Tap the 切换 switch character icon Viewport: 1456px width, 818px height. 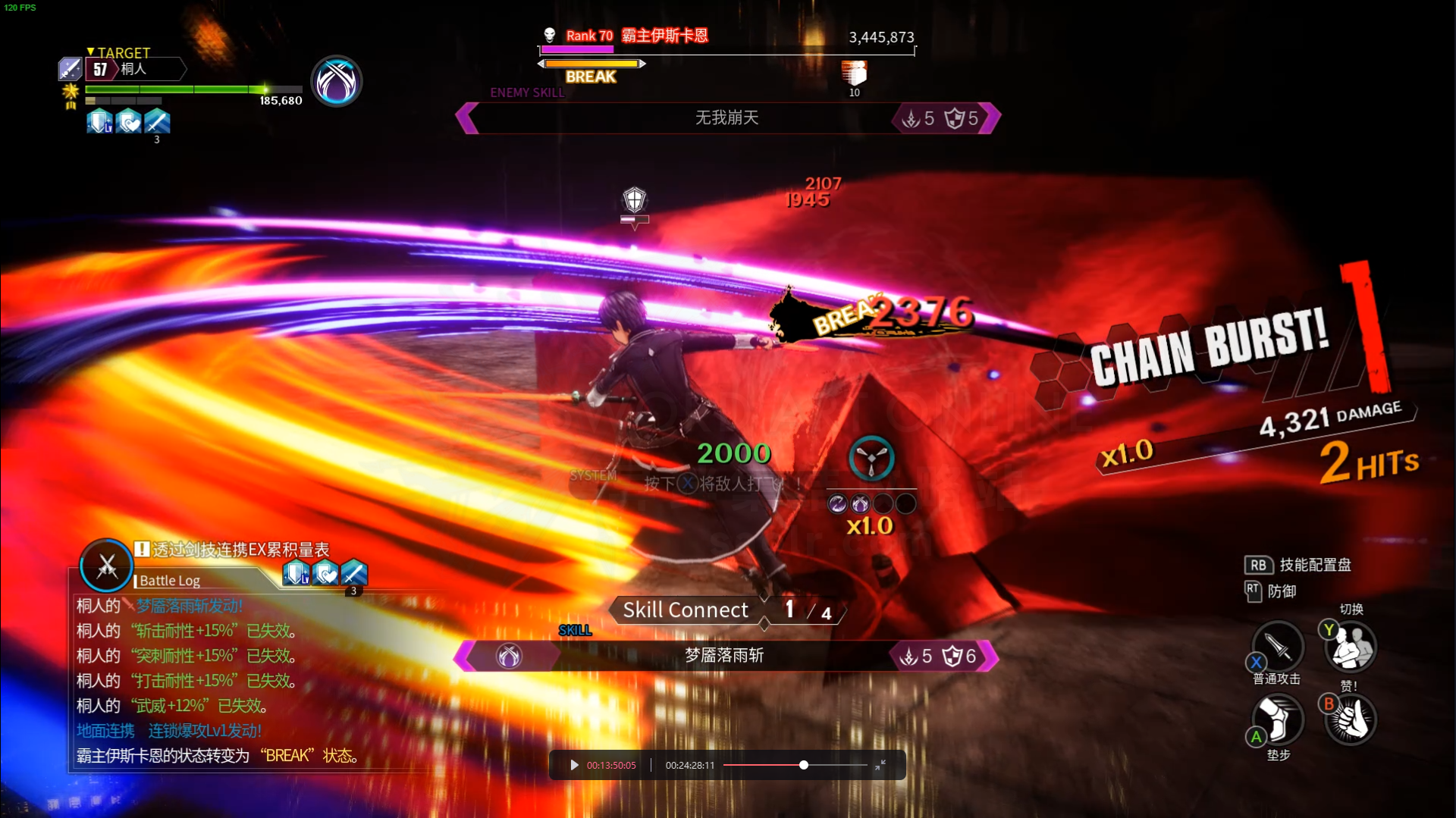1351,647
